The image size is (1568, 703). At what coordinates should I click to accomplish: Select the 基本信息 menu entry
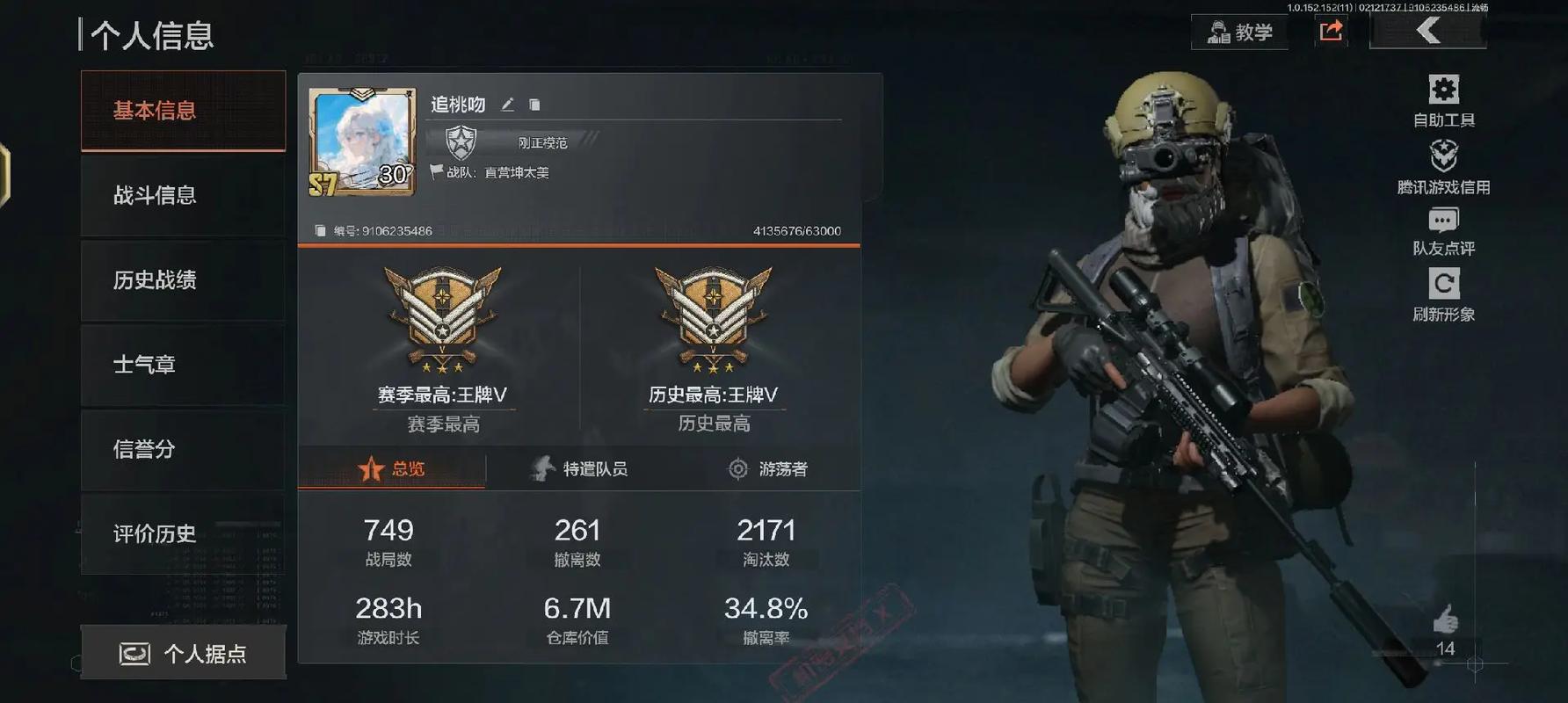tap(183, 111)
